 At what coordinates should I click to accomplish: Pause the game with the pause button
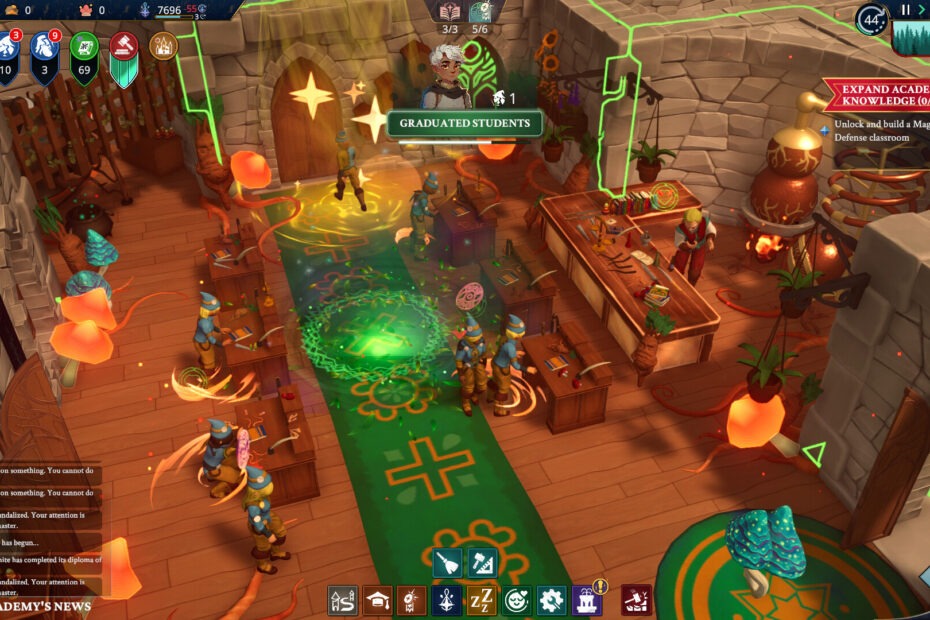907,10
